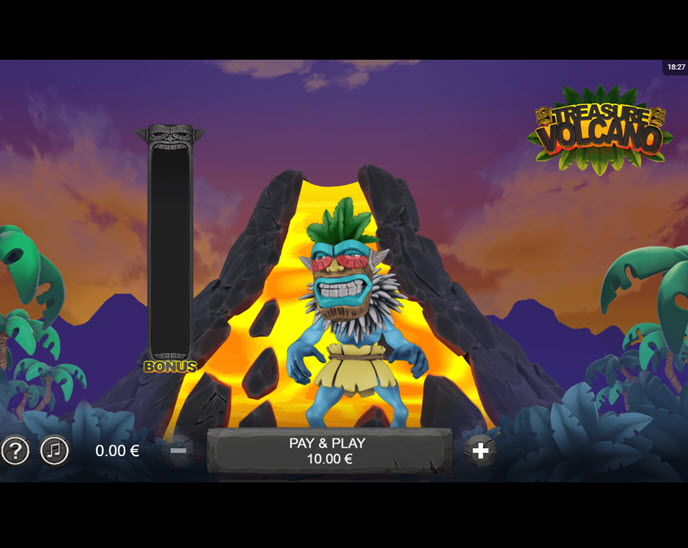The height and width of the screenshot is (548, 688).
Task: Decrease the bet with the minus button
Action: [178, 451]
